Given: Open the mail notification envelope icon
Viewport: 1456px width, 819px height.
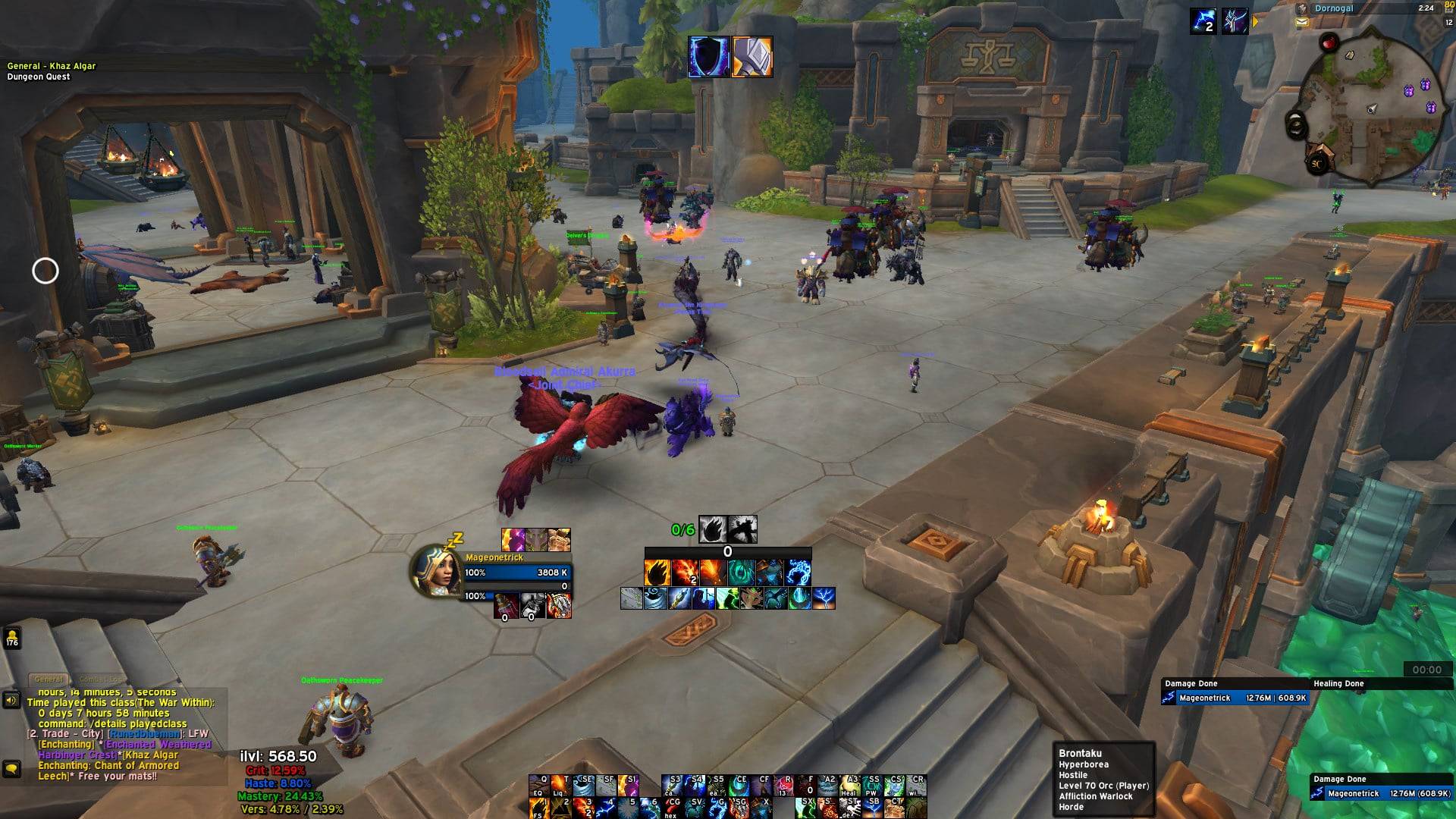Looking at the screenshot, I should coord(1302,23).
